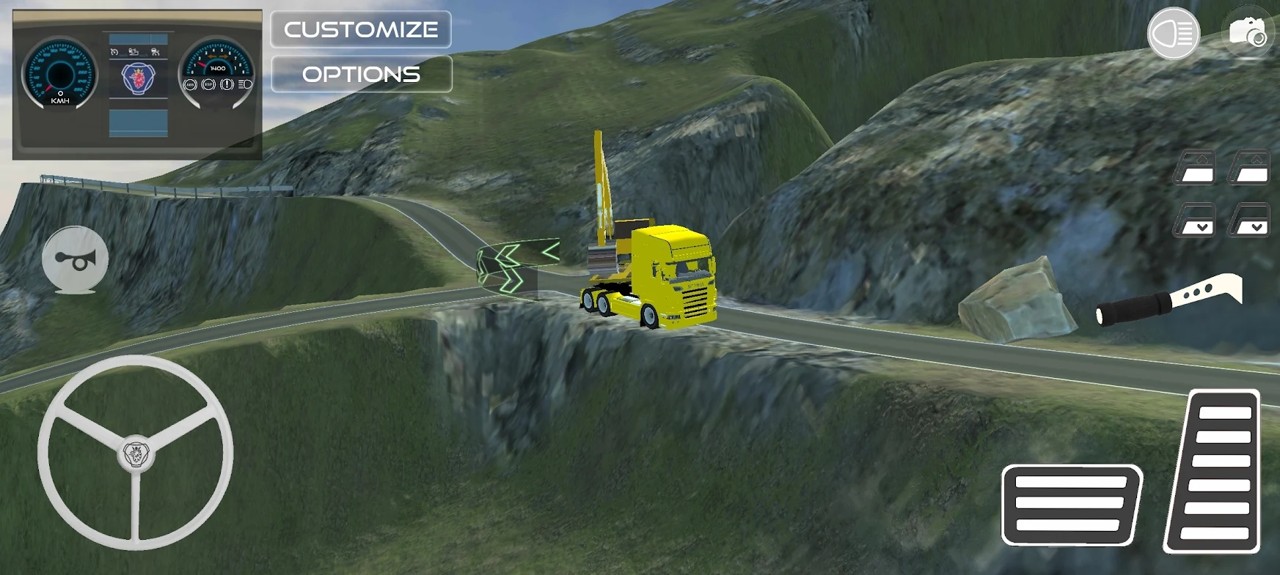Image resolution: width=1280 pixels, height=575 pixels.
Task: Open the Options menu
Action: 361,74
